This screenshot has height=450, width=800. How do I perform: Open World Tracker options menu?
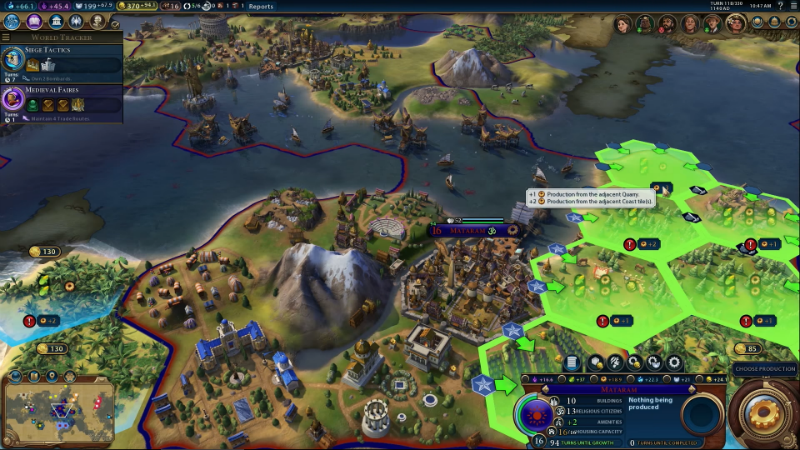(x=6, y=37)
